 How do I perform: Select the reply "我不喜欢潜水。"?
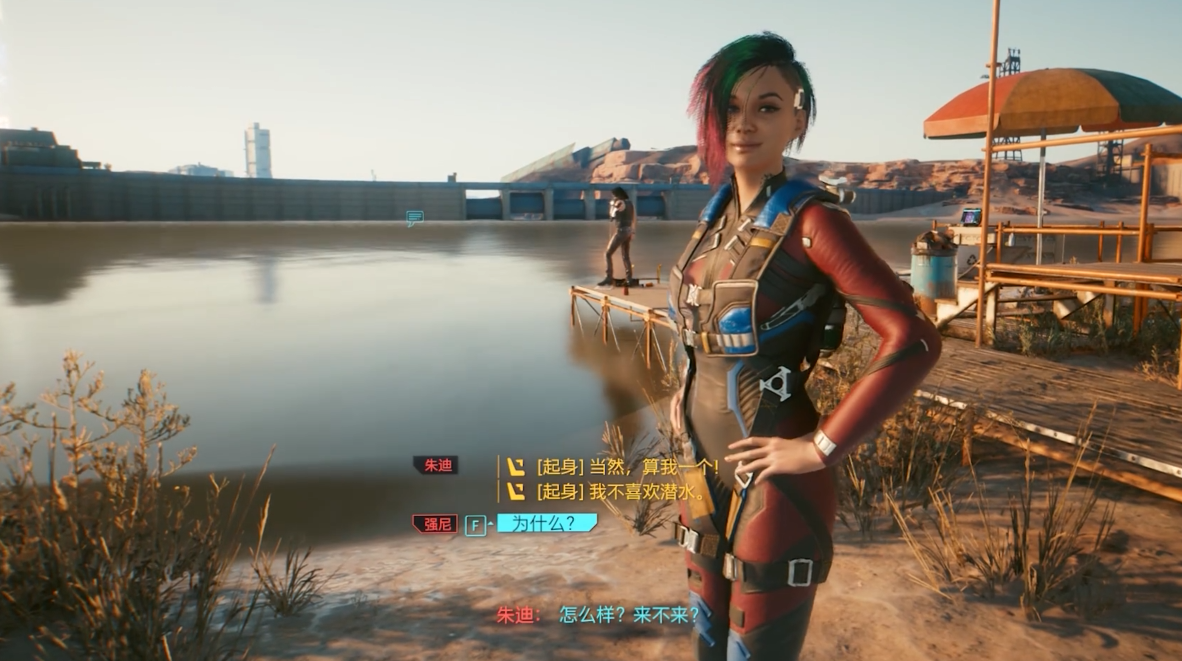coord(621,491)
